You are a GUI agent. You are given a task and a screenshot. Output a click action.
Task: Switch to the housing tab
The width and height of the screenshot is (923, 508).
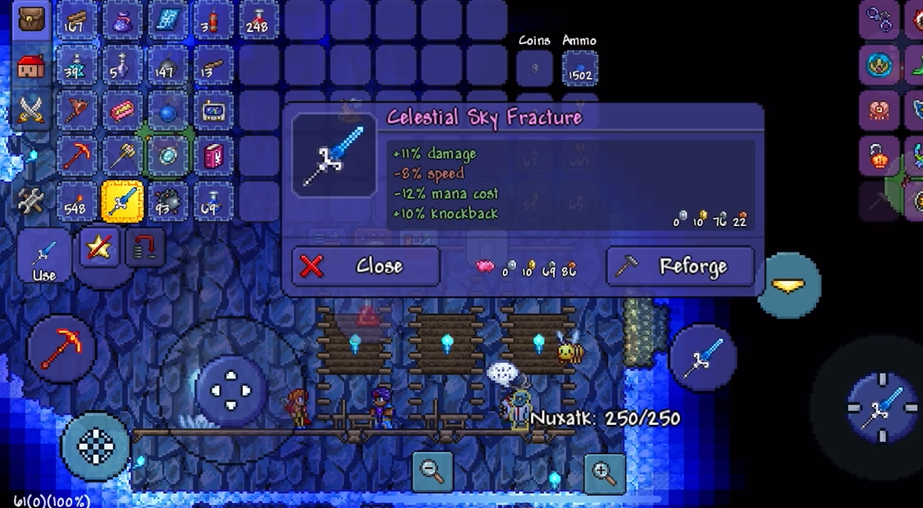pyautogui.click(x=31, y=67)
